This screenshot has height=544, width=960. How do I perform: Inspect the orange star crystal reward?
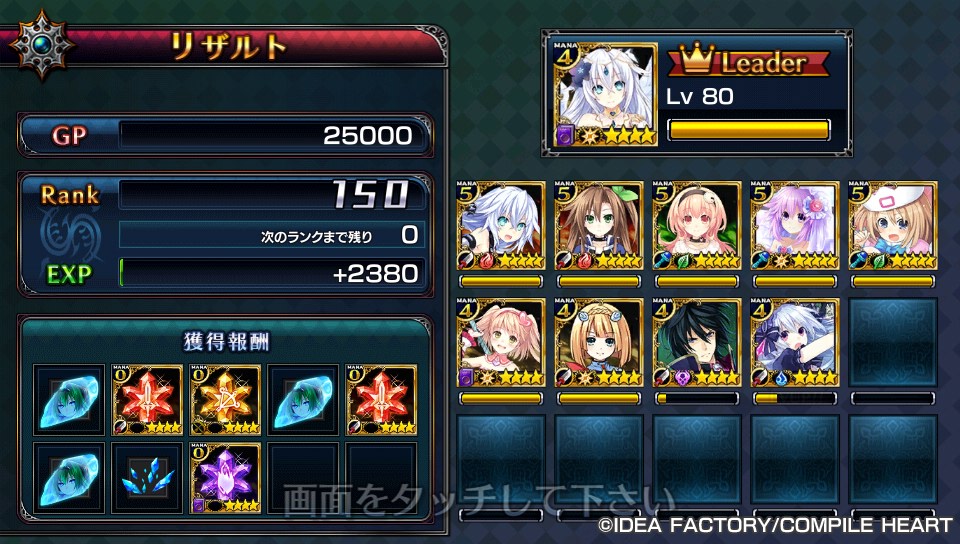(x=226, y=399)
